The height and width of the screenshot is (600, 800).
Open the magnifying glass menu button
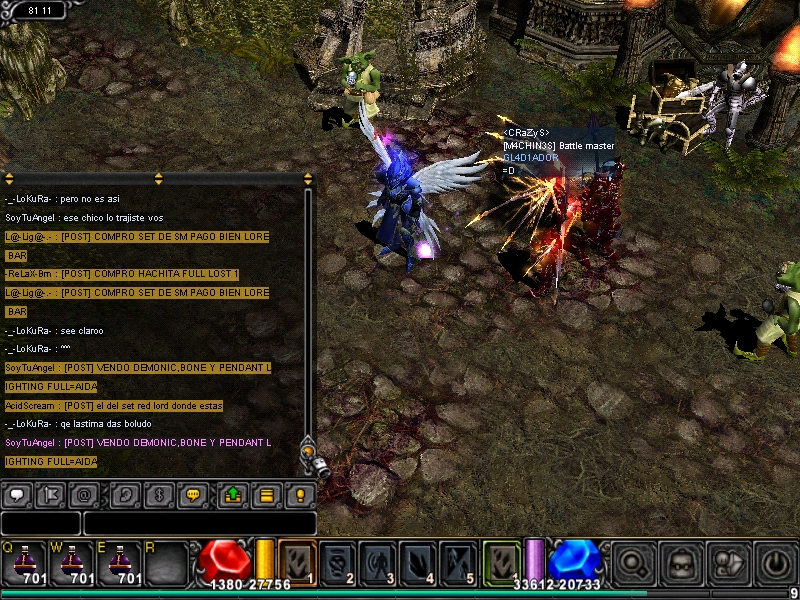pos(633,561)
